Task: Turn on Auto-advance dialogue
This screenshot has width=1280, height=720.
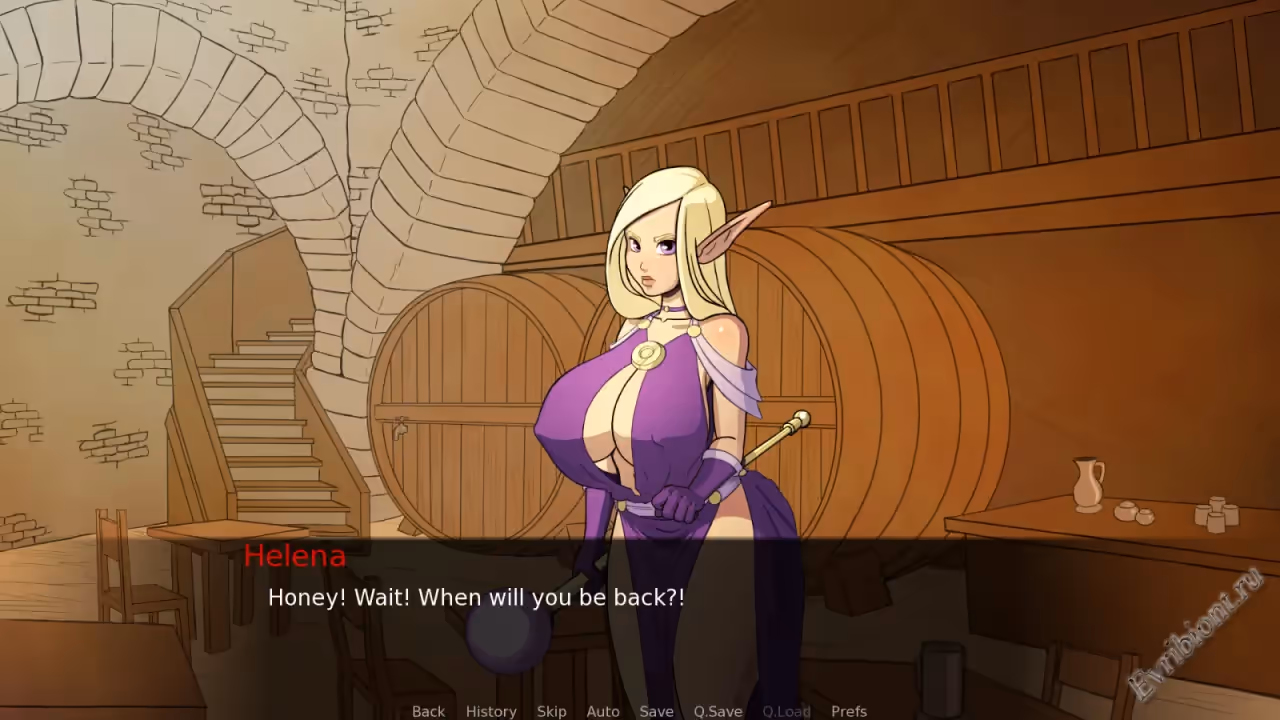Action: [x=603, y=711]
